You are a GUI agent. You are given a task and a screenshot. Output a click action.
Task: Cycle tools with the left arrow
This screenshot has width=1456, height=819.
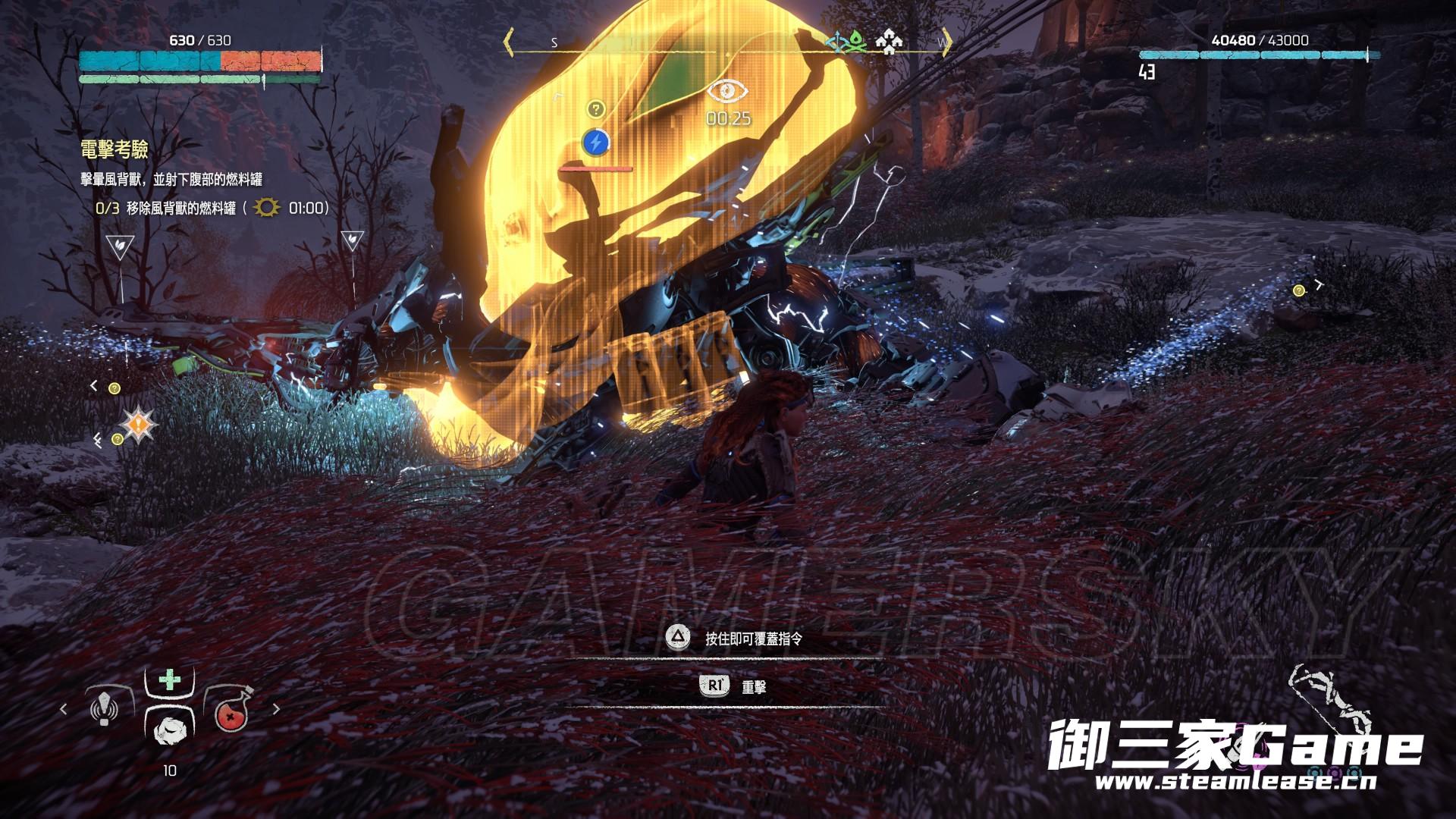coord(64,710)
